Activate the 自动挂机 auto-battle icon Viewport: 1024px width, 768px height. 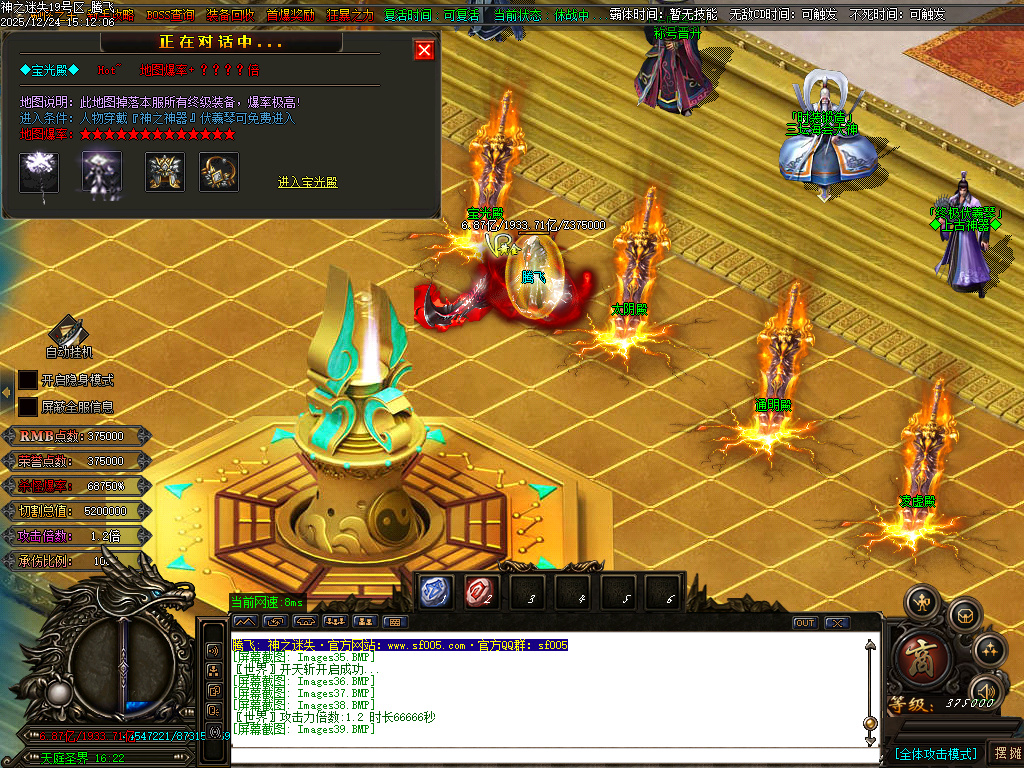[x=68, y=333]
